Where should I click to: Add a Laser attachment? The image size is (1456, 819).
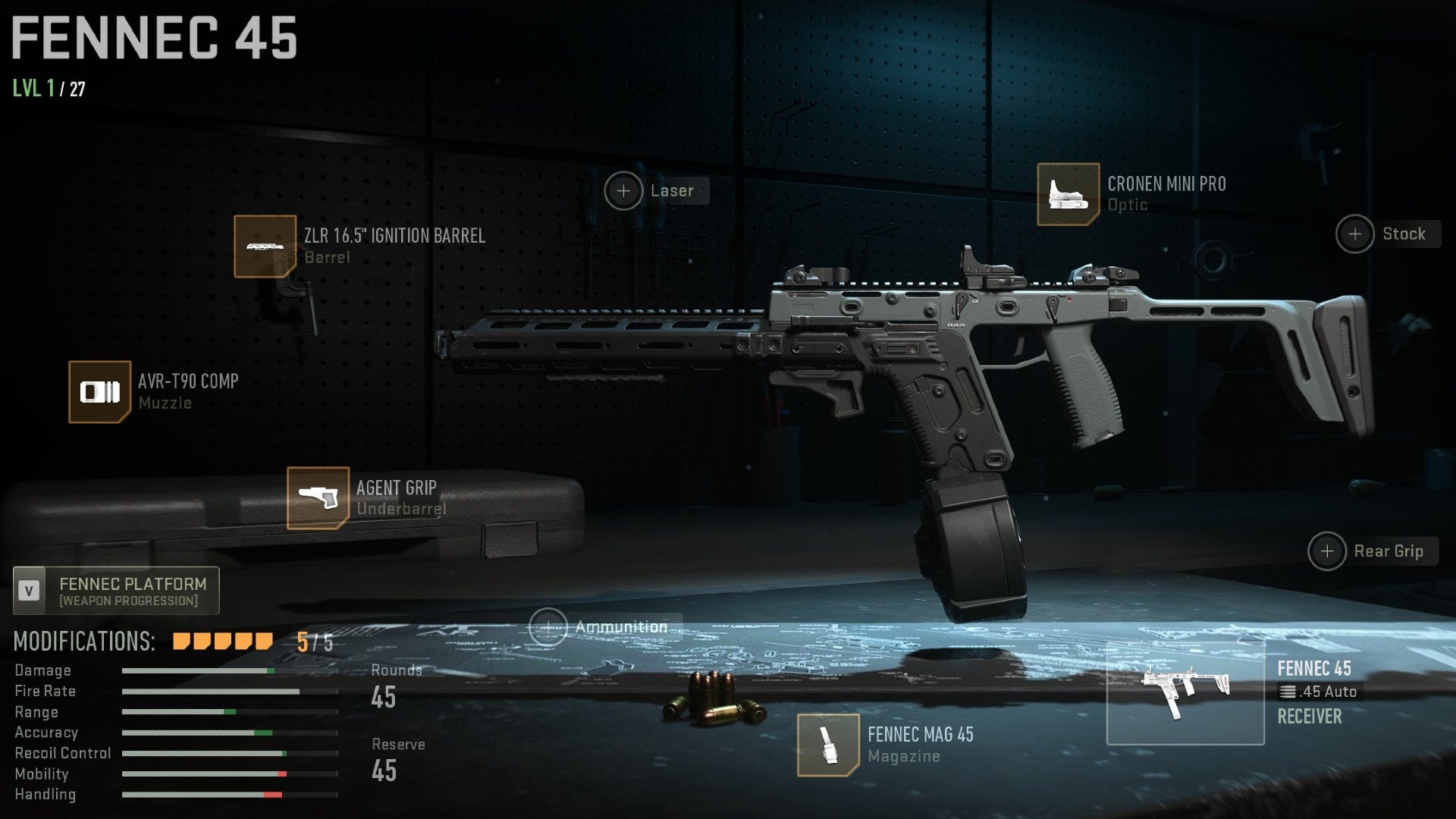[623, 191]
